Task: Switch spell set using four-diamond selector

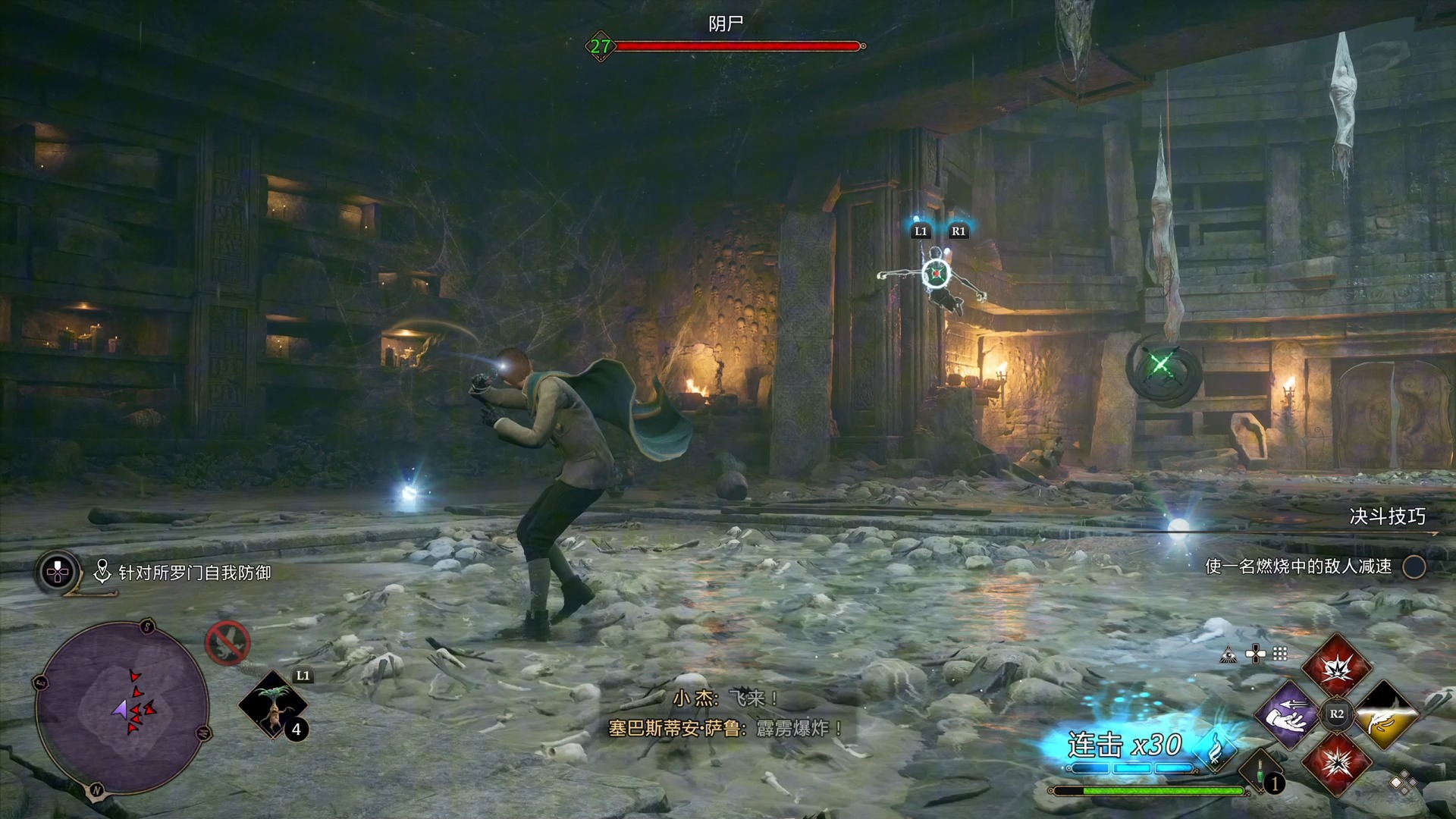Action: (1402, 783)
